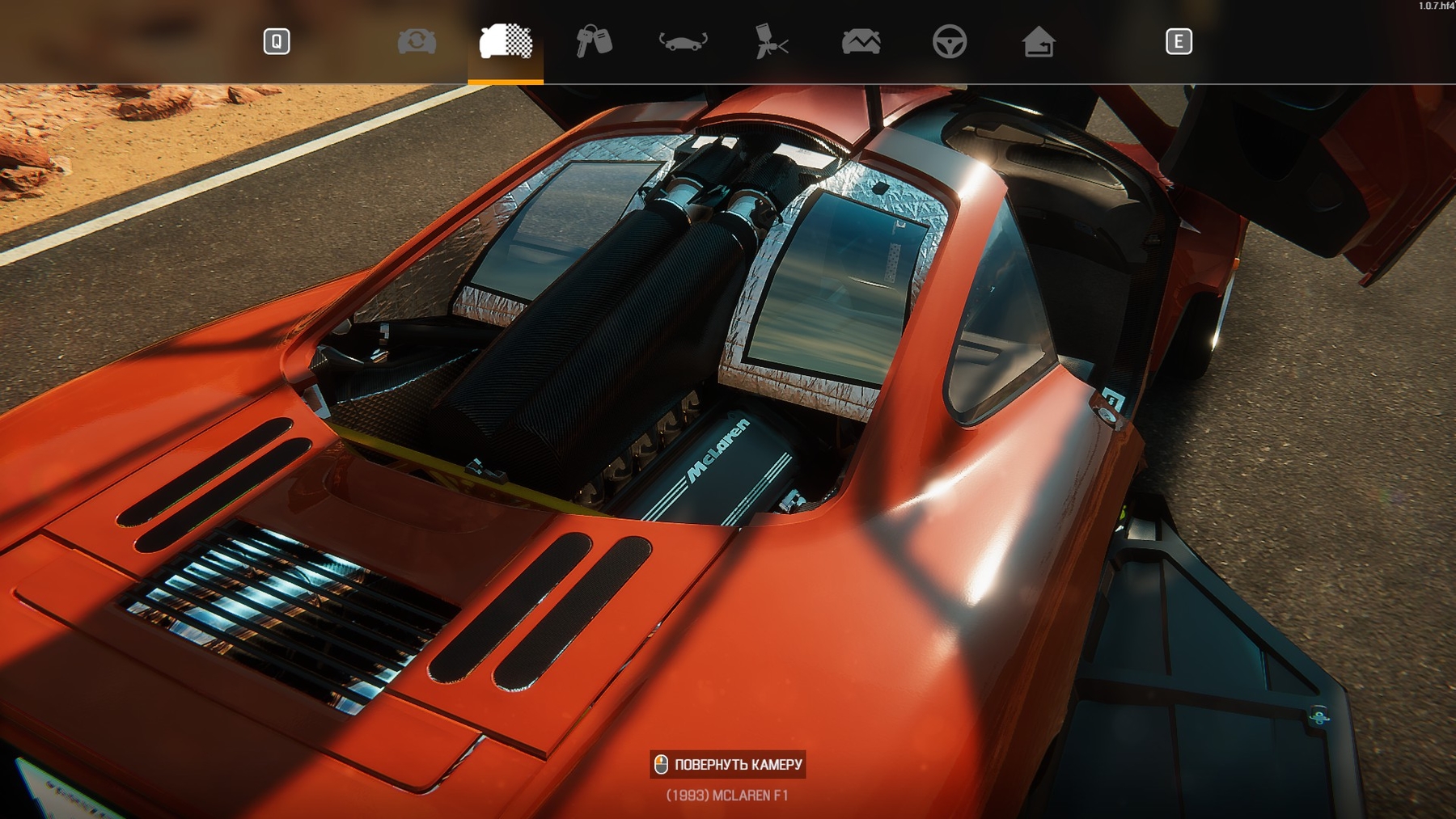1456x819 pixels.
Task: Switch to the car keys tab
Action: [x=594, y=41]
